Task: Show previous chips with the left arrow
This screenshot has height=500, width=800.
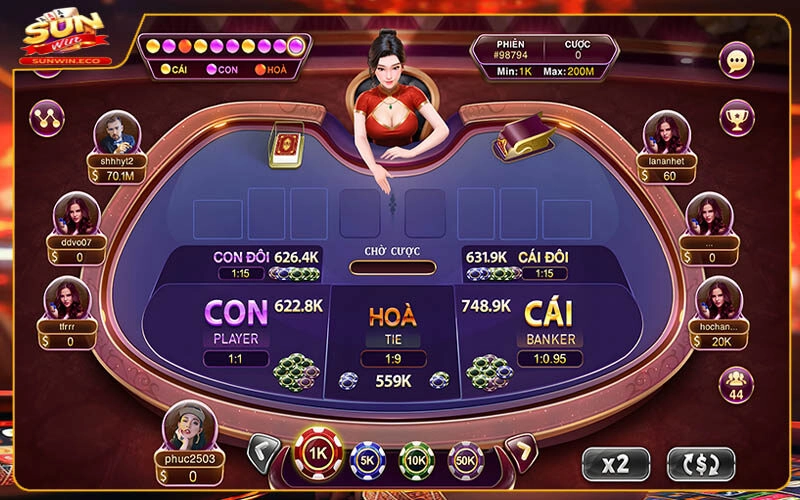Action: (263, 453)
